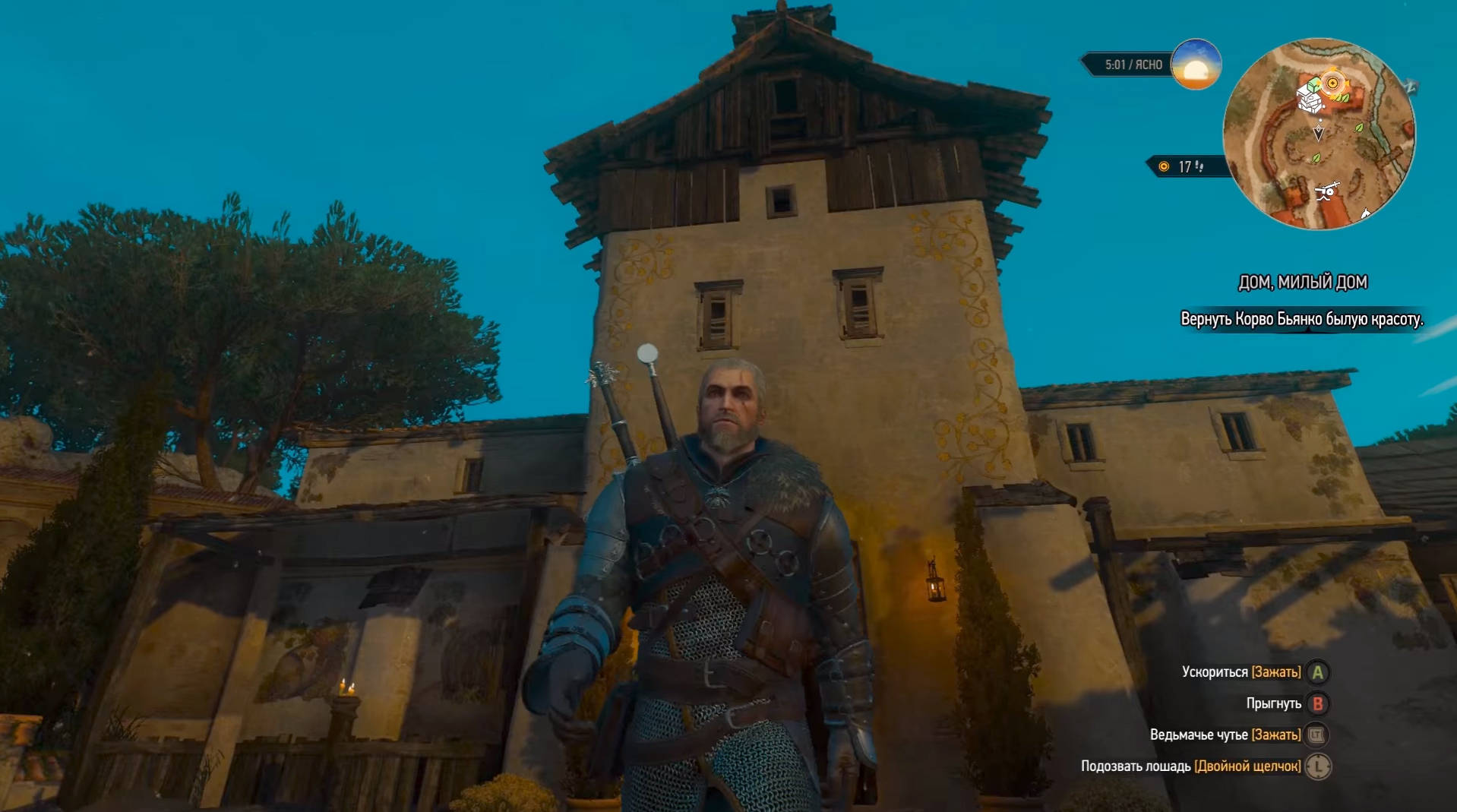Select the green chest marker on the minimap
The width and height of the screenshot is (1457, 812).
[1313, 85]
